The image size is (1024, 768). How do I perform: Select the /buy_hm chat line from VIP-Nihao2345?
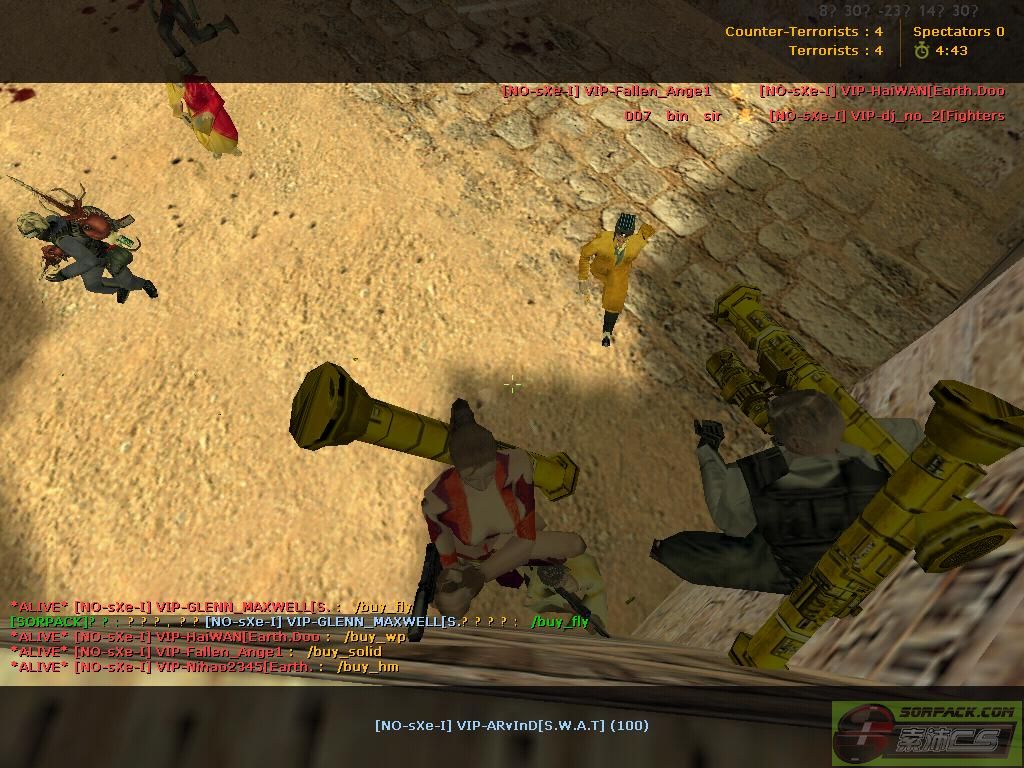click(x=204, y=667)
